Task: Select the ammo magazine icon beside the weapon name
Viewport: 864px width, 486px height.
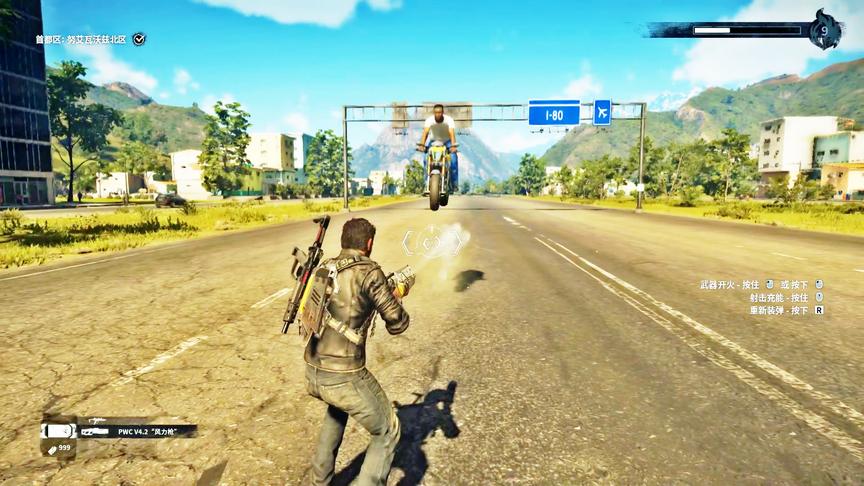Action: pyautogui.click(x=58, y=431)
